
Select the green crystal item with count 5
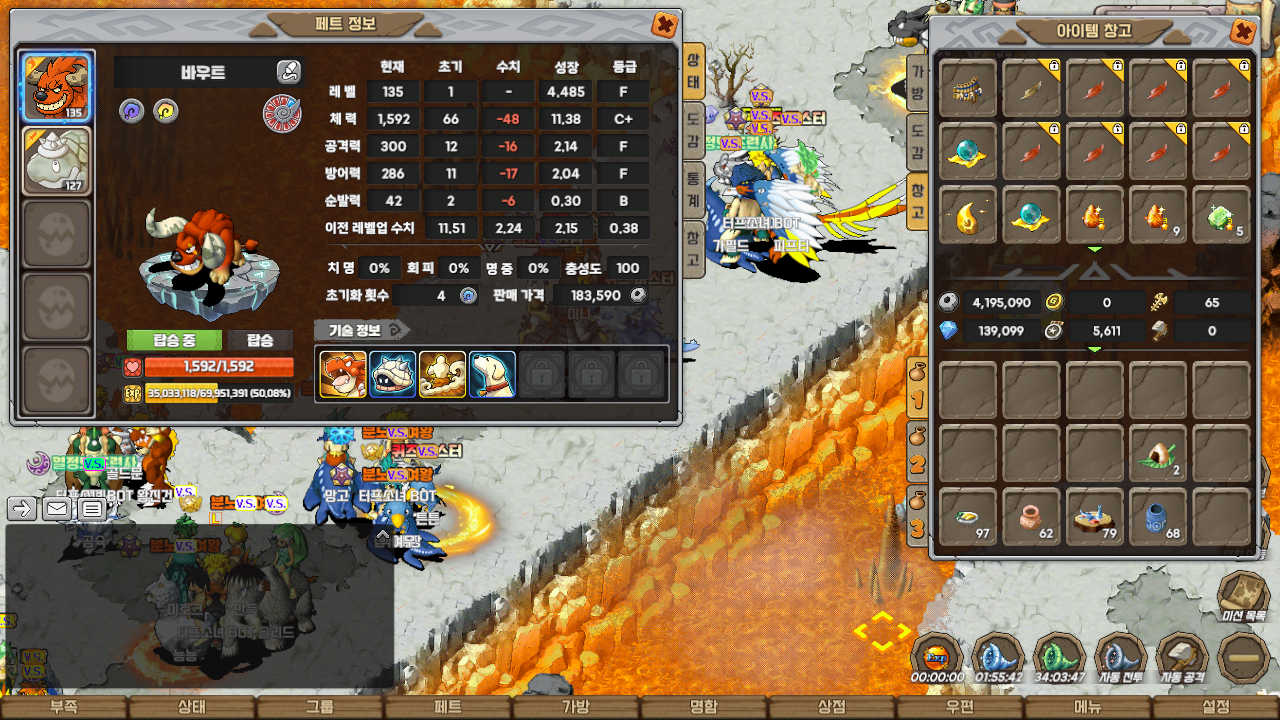coord(1221,217)
